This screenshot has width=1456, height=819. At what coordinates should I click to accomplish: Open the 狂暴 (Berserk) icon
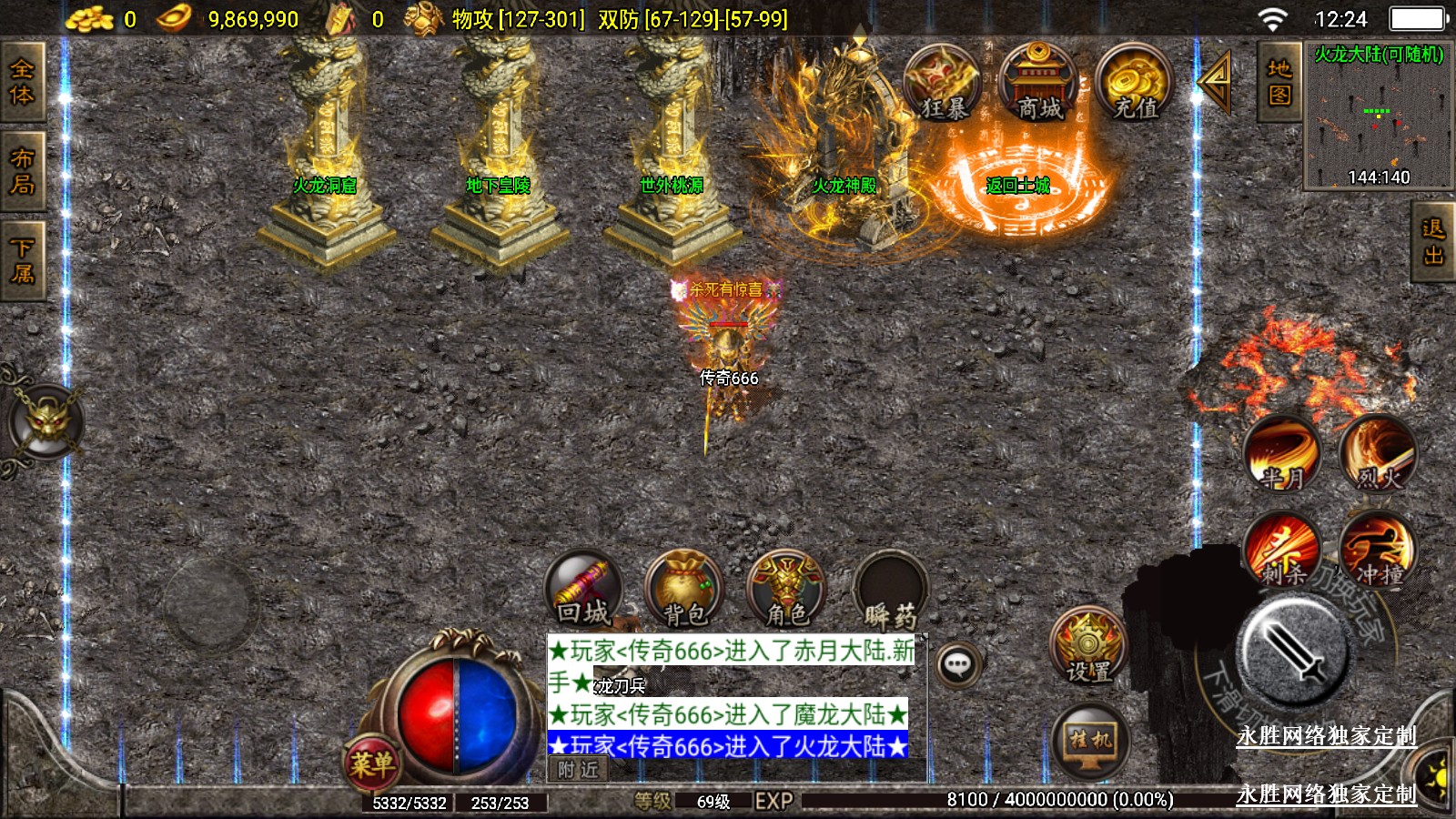point(943,84)
